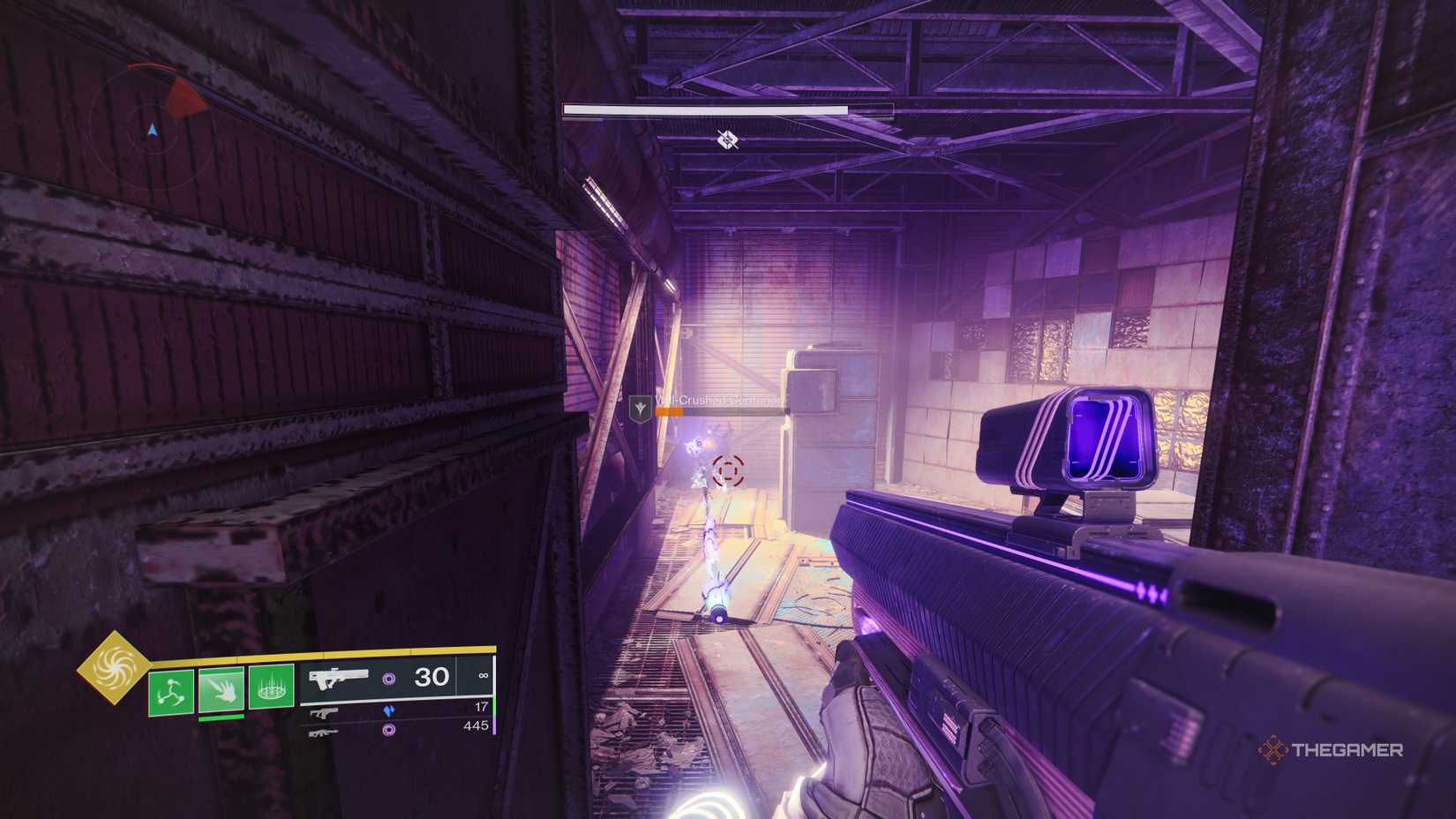Click the diamond boss emblem under the health bar

tap(726, 140)
